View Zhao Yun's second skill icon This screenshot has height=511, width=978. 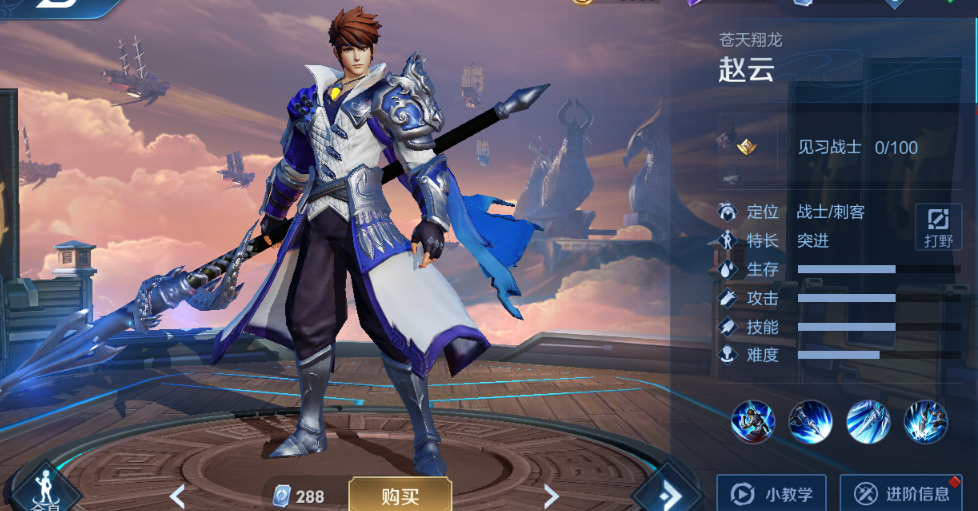(810, 421)
